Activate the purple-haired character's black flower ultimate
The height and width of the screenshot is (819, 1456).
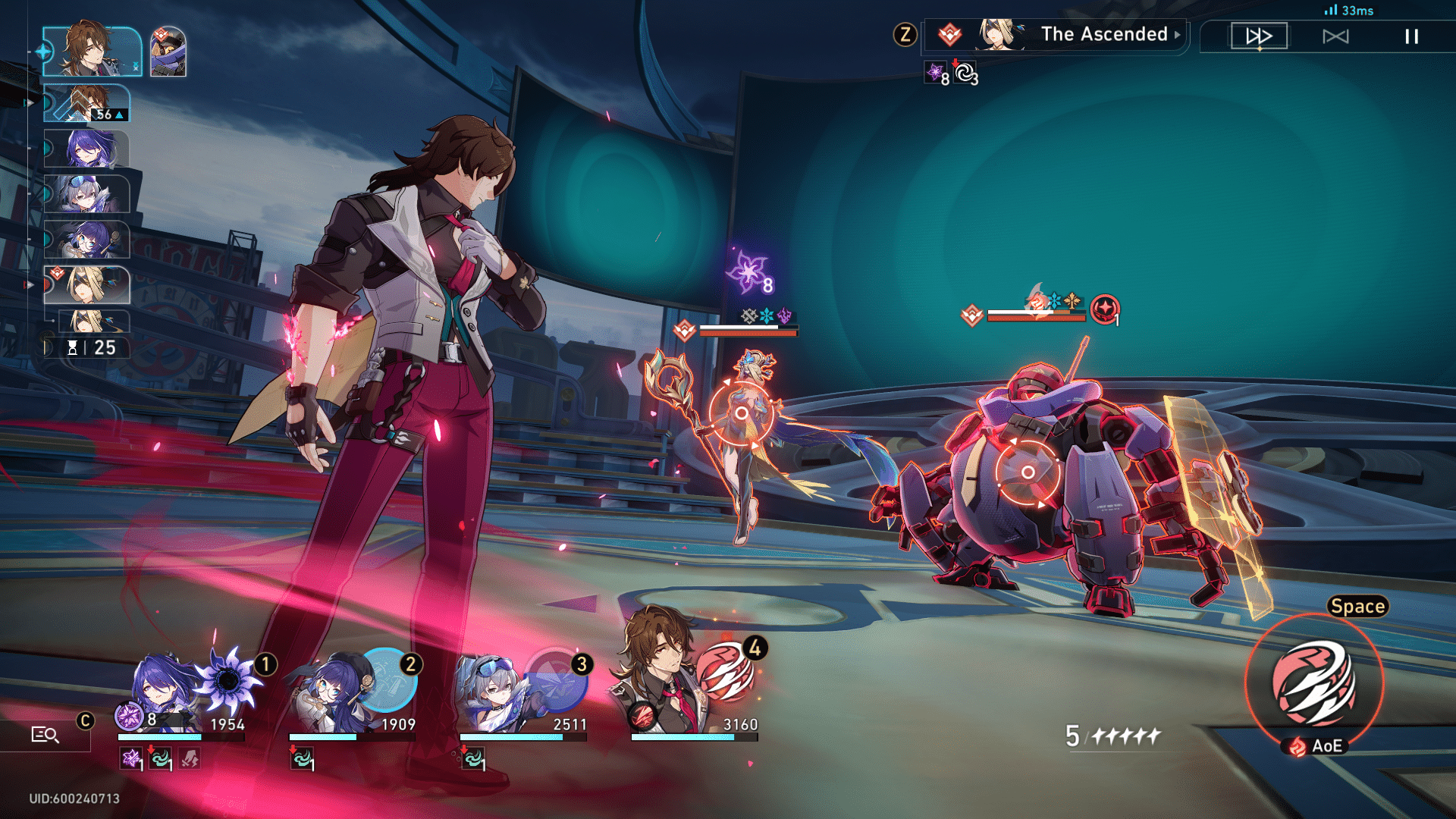pyautogui.click(x=227, y=679)
